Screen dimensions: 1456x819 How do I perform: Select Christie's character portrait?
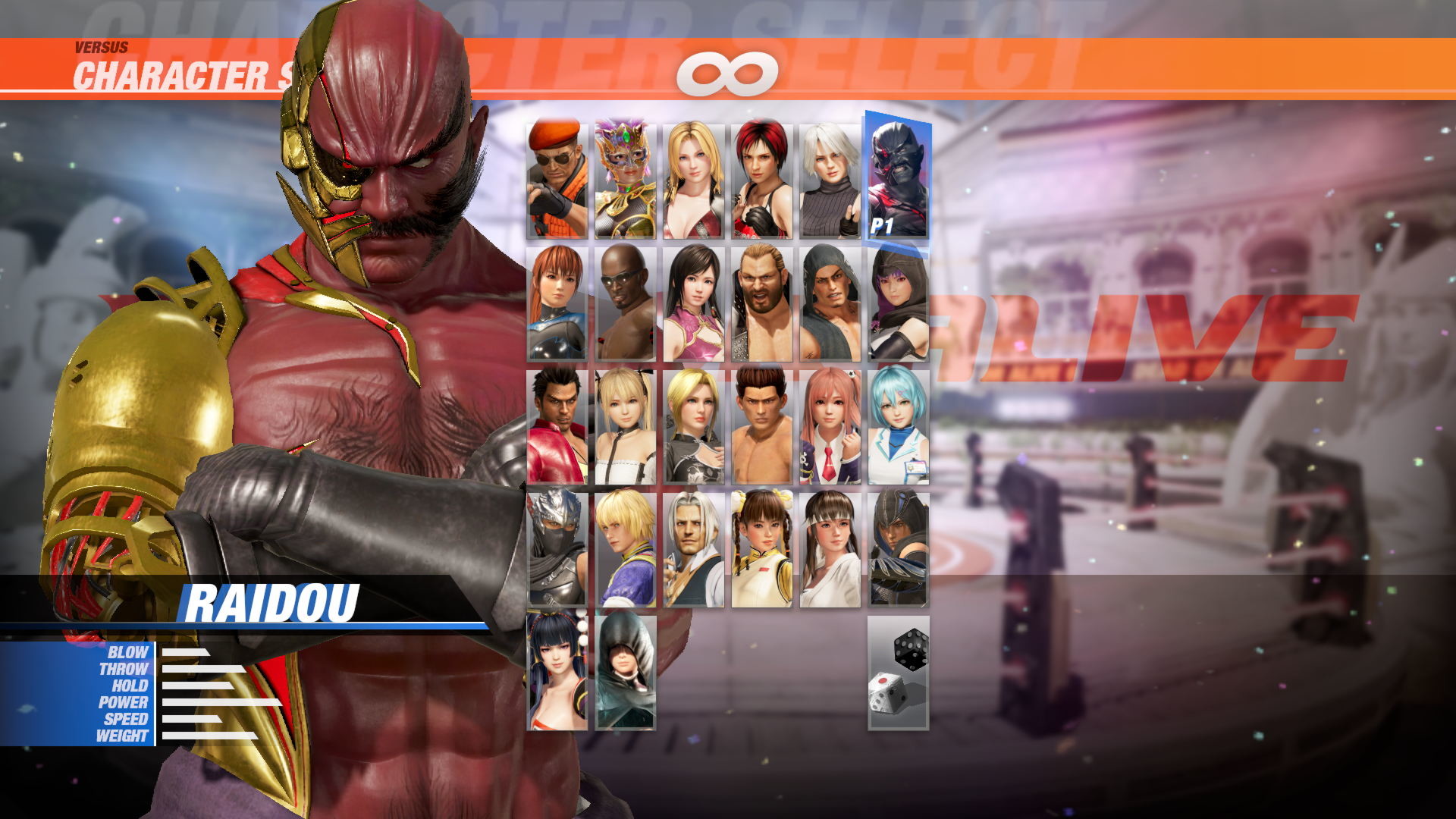[830, 174]
